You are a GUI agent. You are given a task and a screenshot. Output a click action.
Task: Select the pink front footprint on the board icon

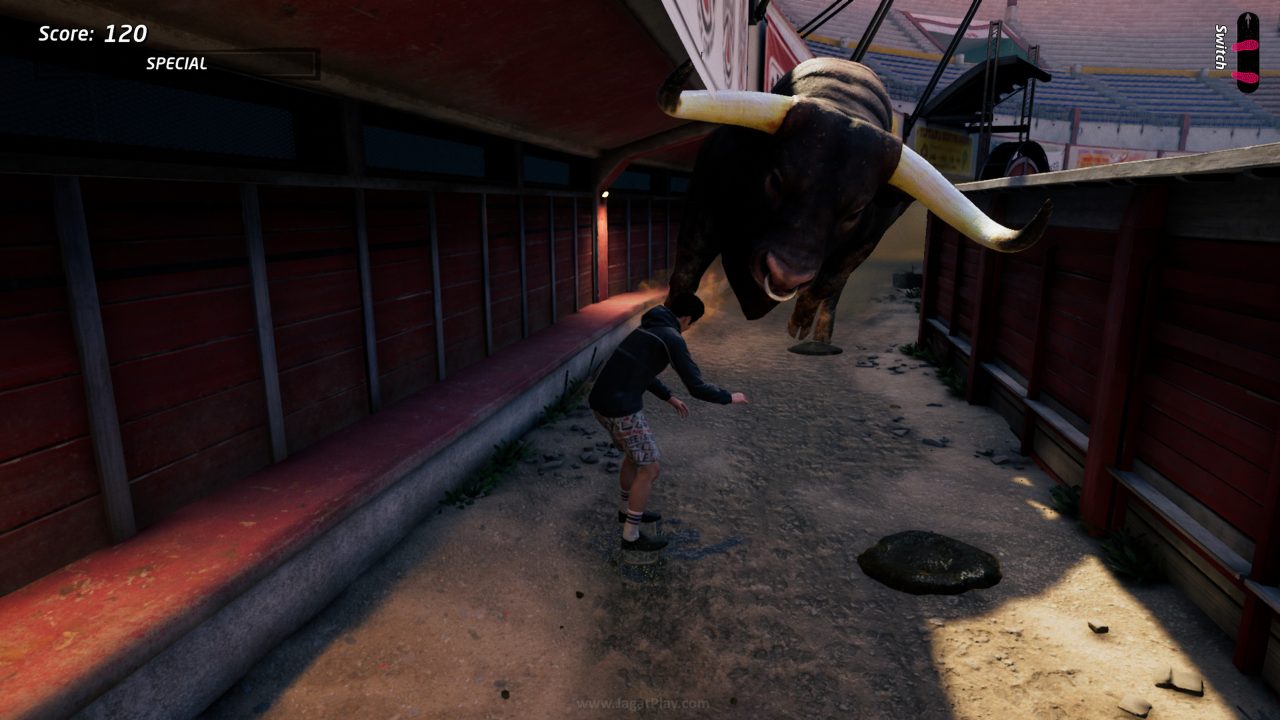(1245, 44)
